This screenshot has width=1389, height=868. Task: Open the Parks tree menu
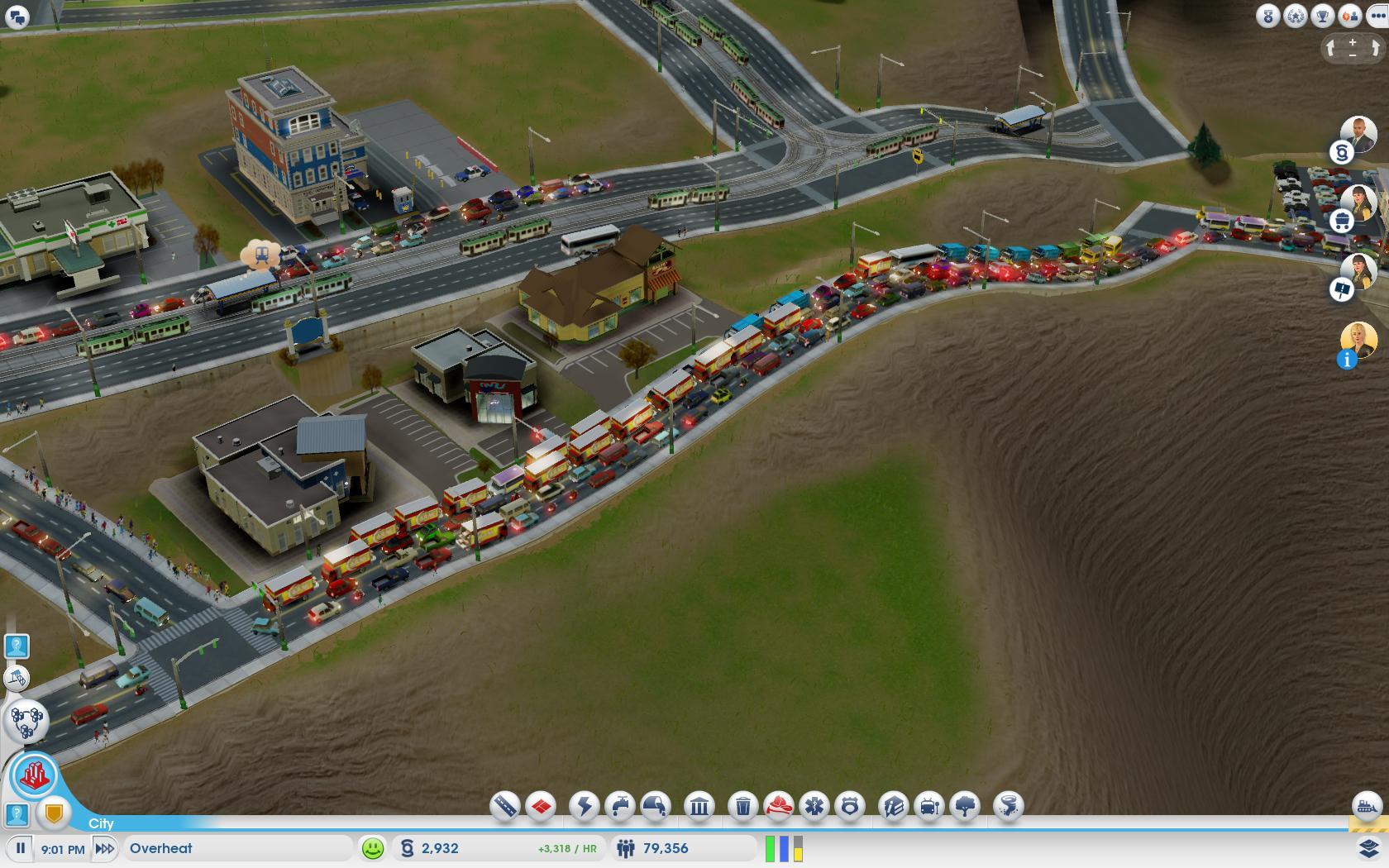pos(966,805)
